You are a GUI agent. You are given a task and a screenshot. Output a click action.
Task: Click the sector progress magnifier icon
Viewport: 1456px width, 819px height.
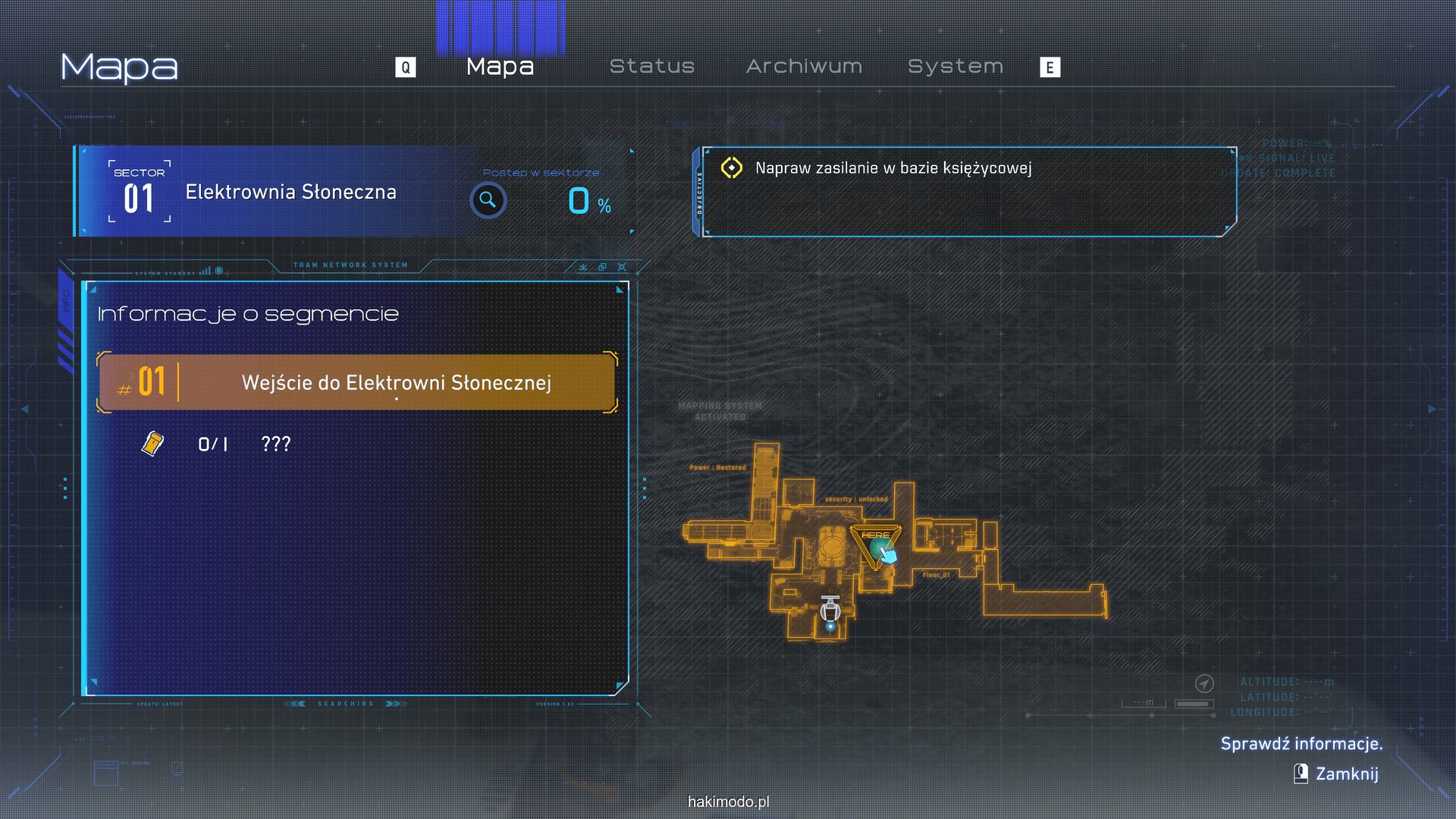tap(488, 200)
